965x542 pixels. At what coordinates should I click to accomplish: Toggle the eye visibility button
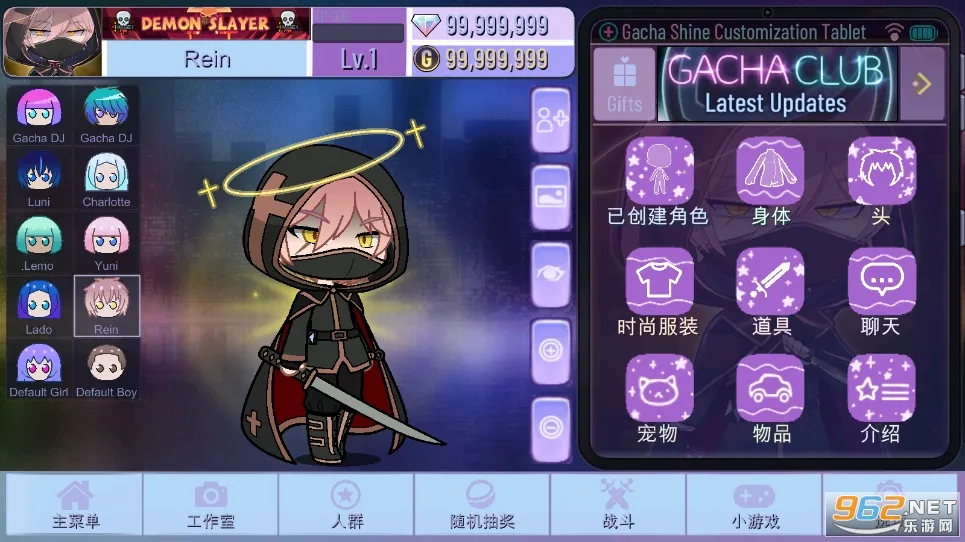[x=551, y=274]
